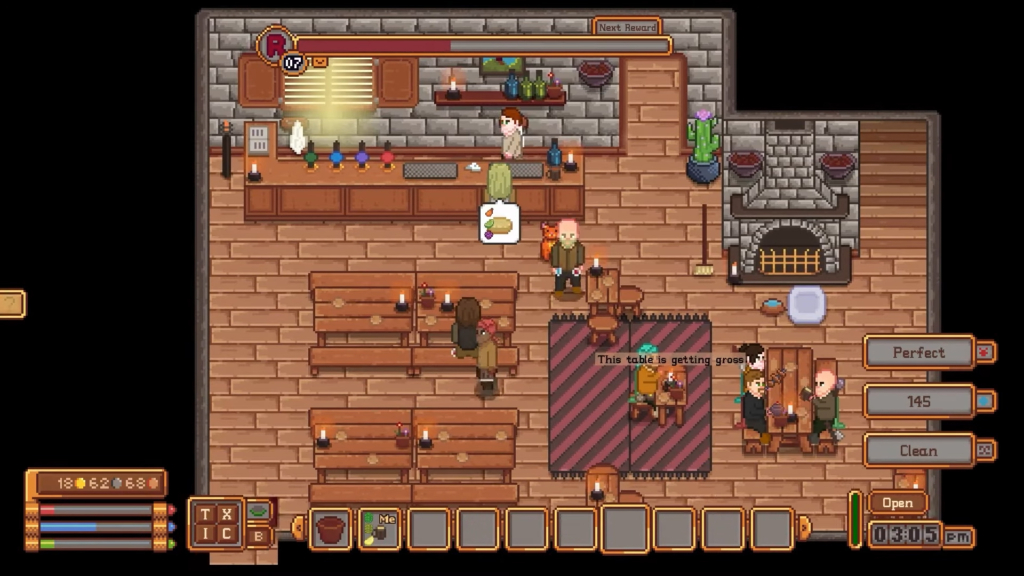Select the wooden bucket hotbar slot

coord(331,528)
